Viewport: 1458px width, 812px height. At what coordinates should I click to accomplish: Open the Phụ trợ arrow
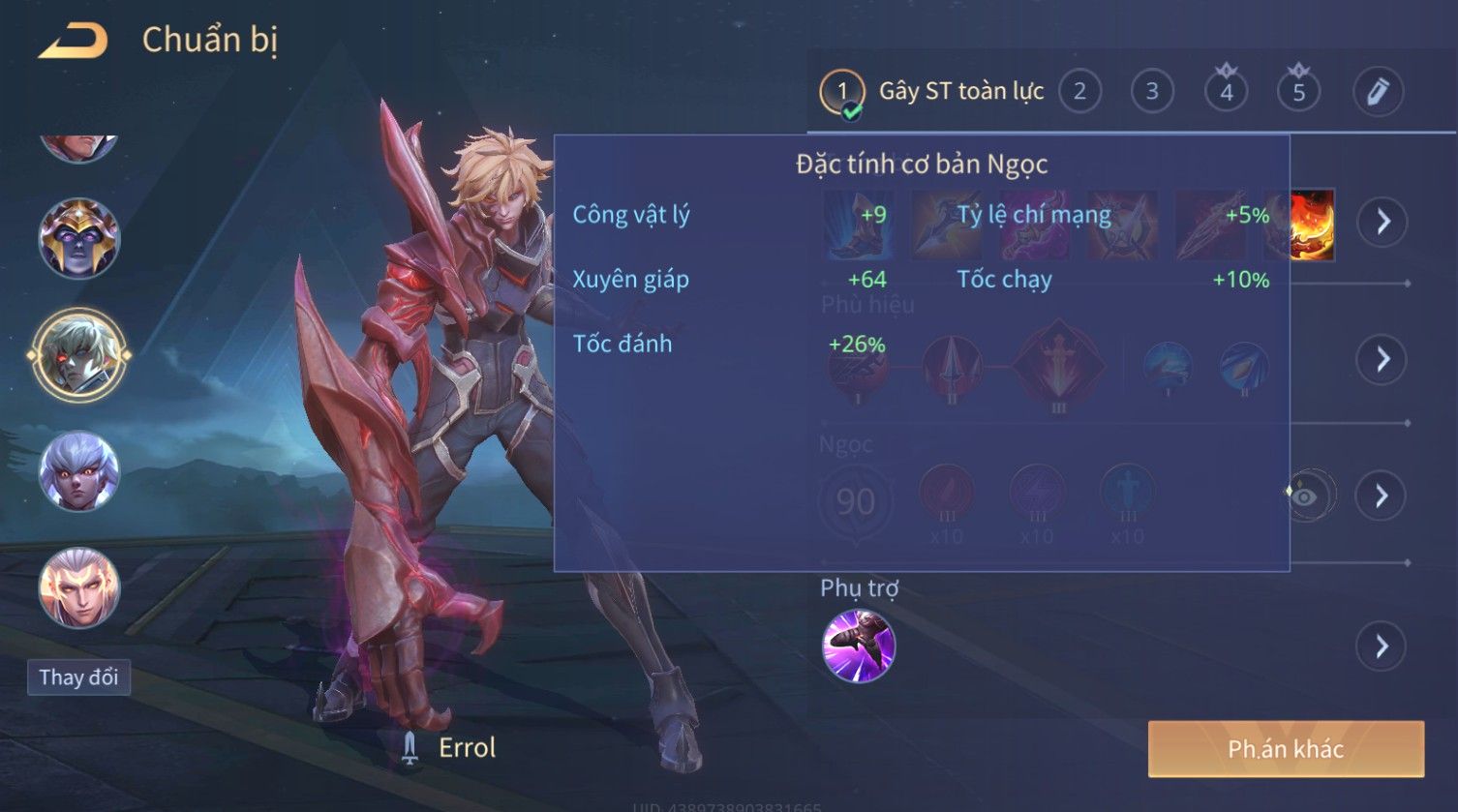[1382, 647]
